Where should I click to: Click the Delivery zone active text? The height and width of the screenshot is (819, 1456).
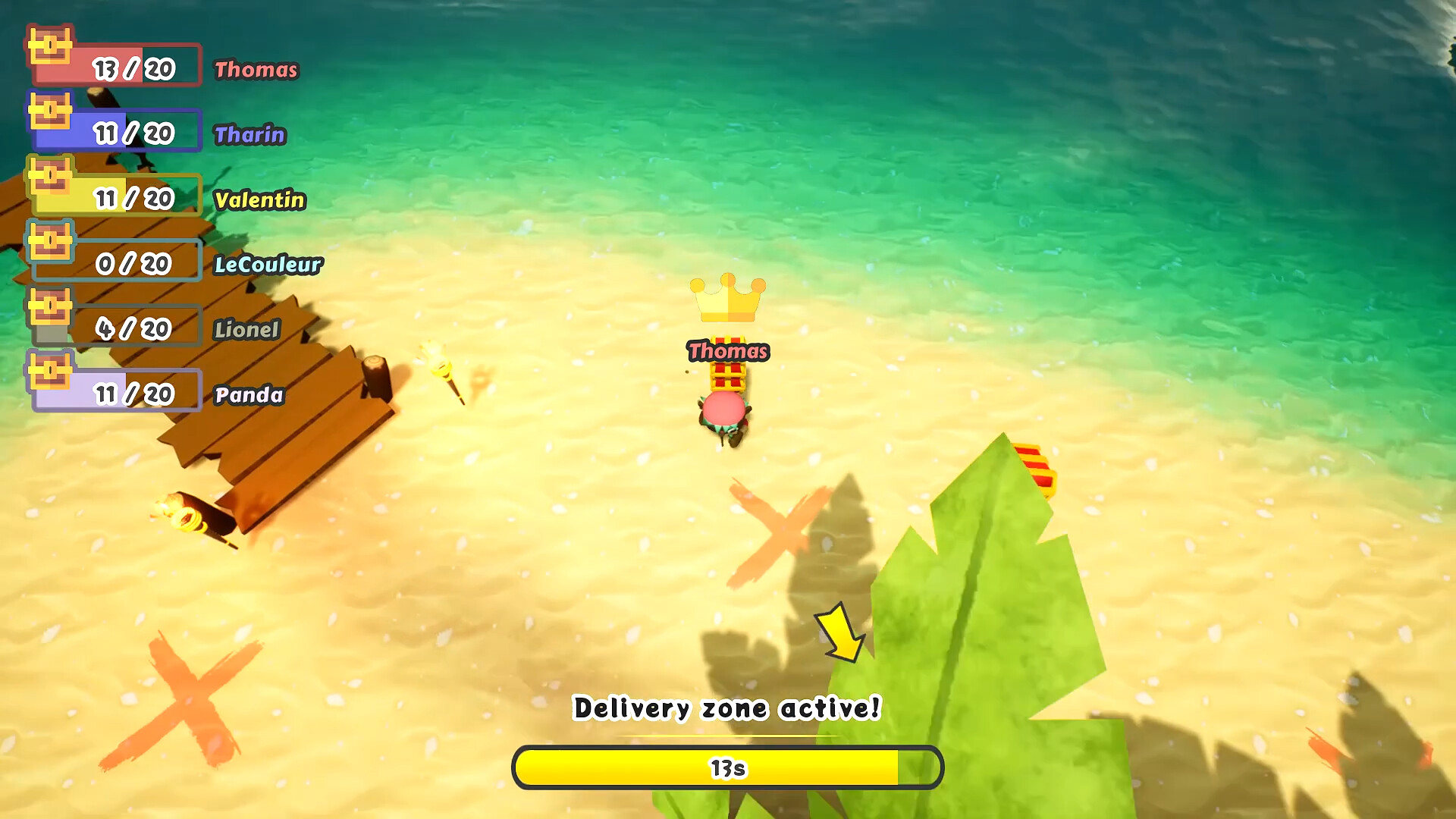(726, 708)
